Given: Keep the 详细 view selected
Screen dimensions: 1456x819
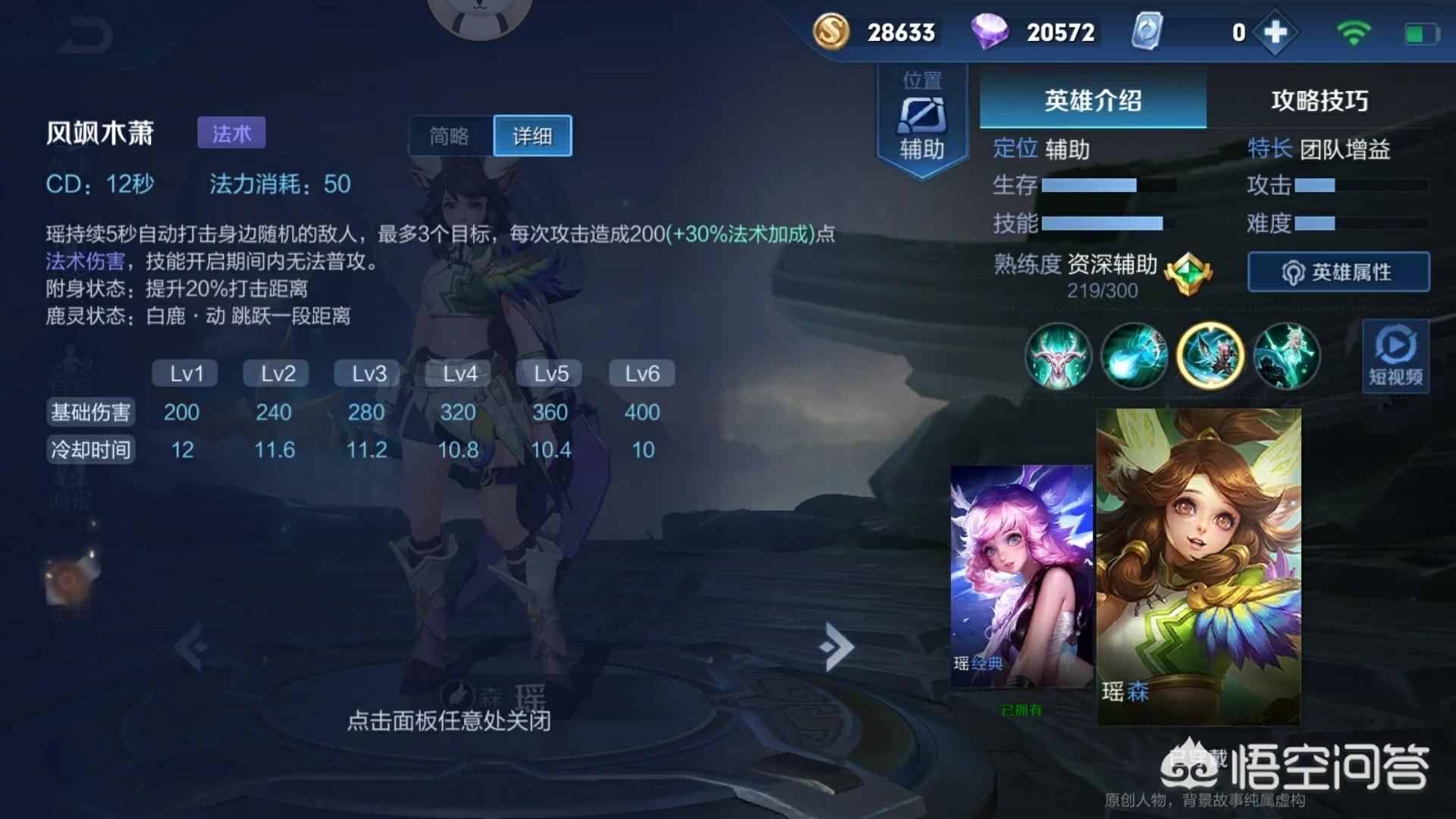Looking at the screenshot, I should click(x=532, y=135).
